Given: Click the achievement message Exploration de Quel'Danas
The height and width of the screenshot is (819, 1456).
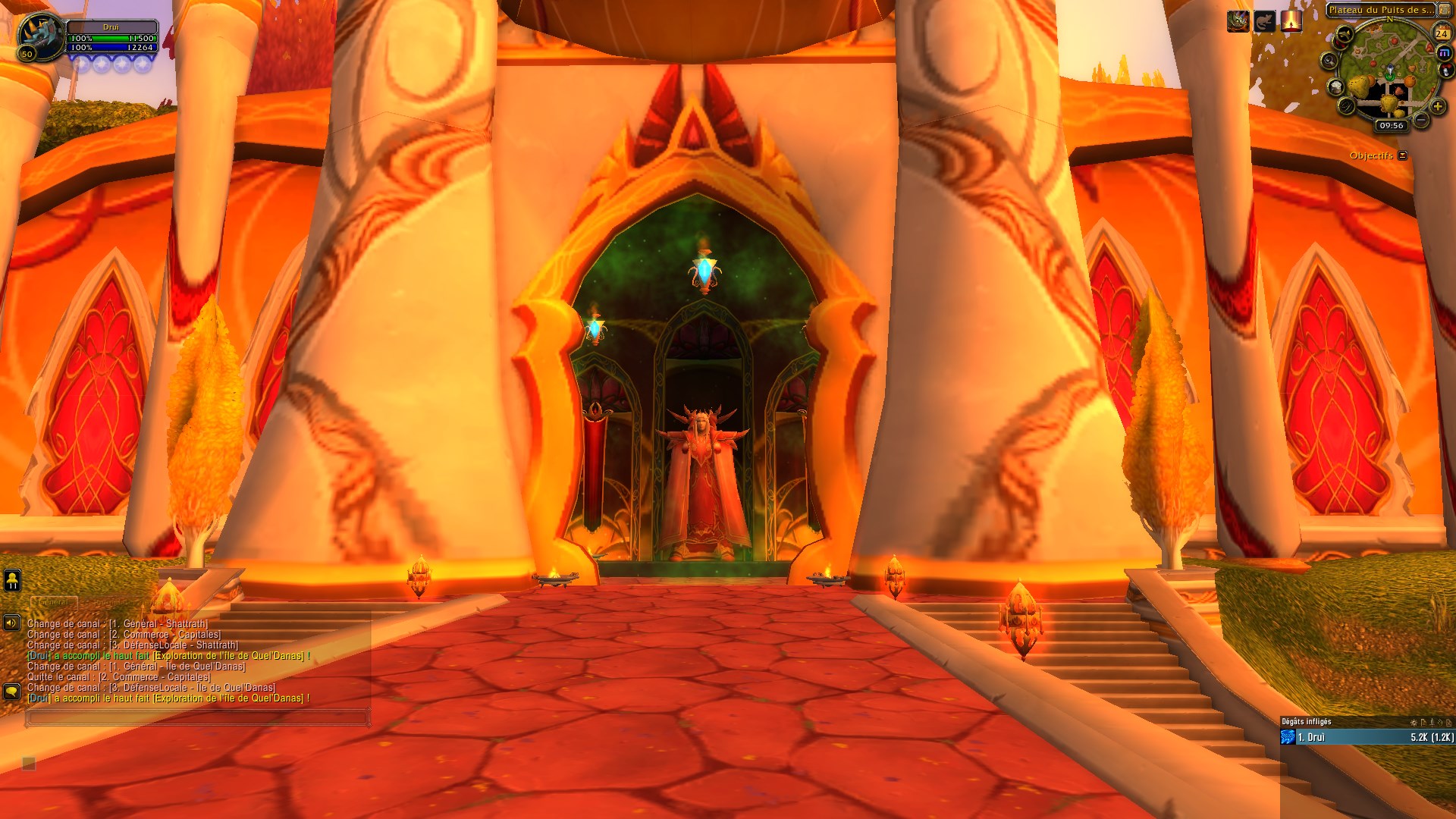Looking at the screenshot, I should tap(167, 656).
